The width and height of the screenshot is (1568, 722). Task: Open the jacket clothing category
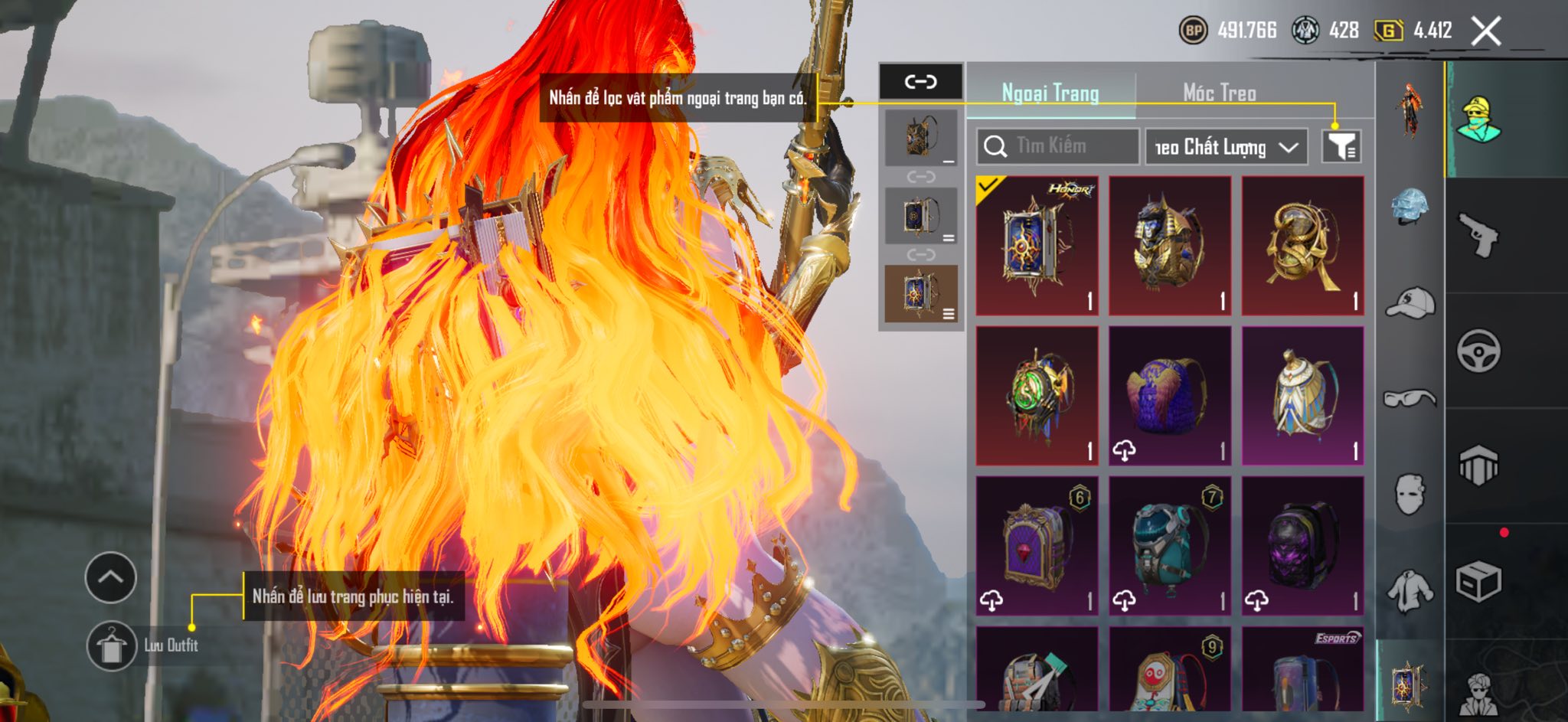tap(1410, 591)
